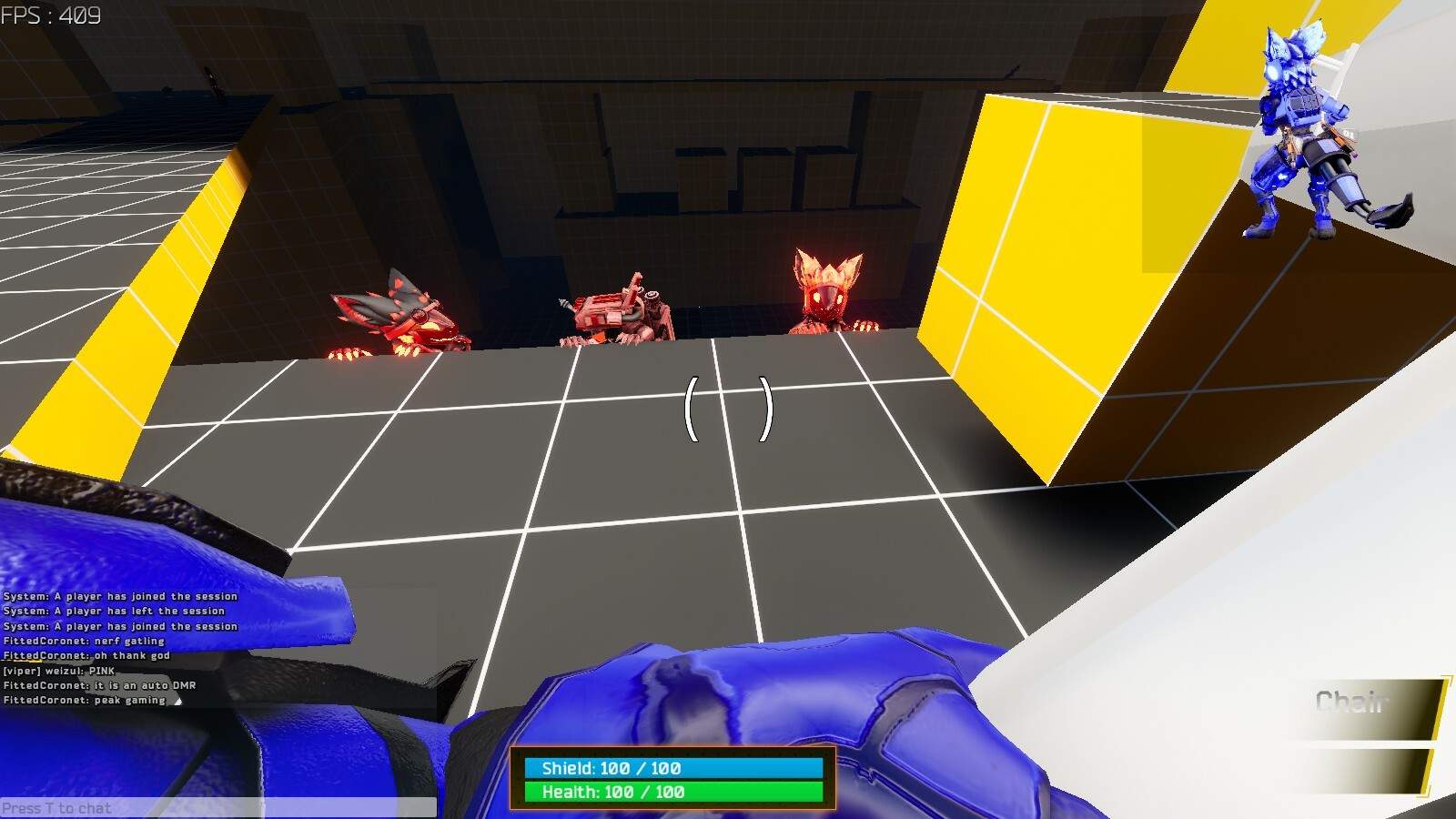Screen dimensions: 1456x819
Task: Click the 'Press T to chat' prompt
Action: point(56,808)
